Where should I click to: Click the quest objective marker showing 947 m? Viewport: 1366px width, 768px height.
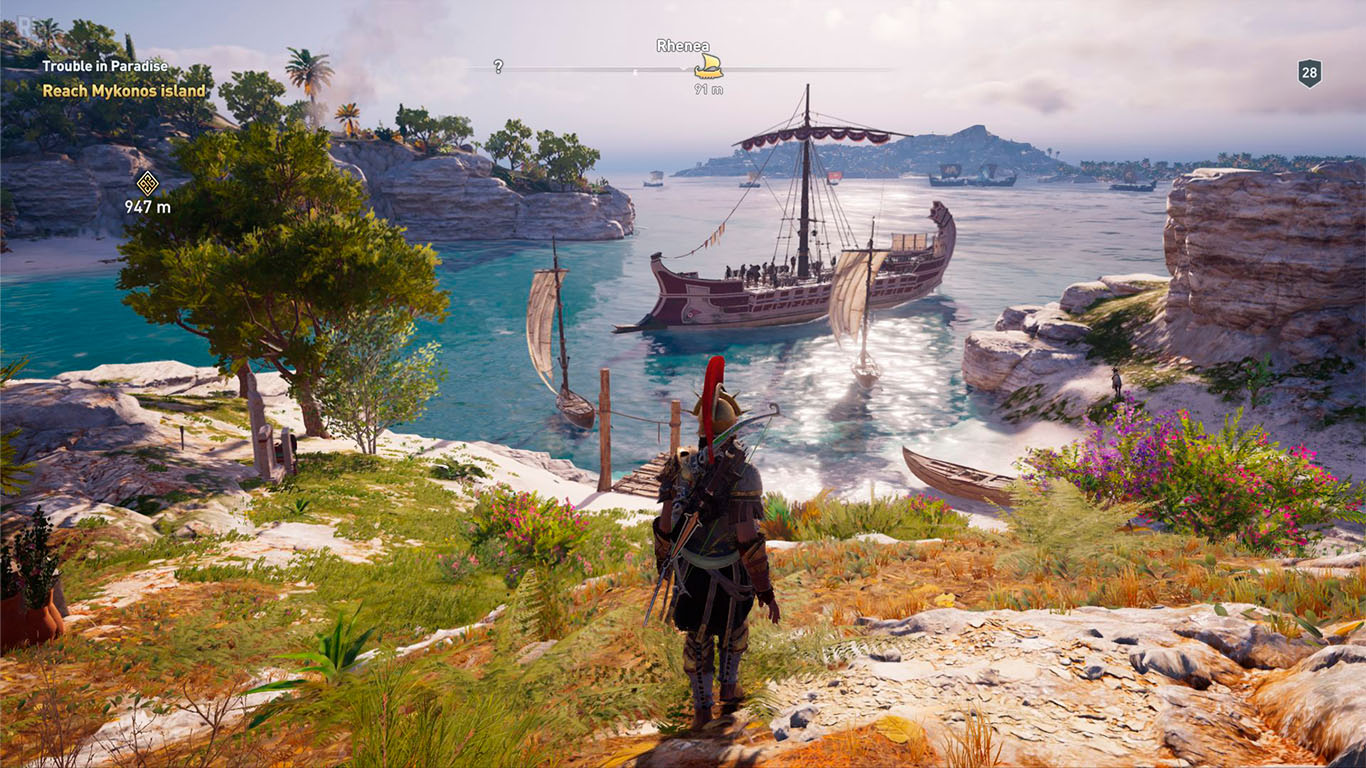point(148,183)
